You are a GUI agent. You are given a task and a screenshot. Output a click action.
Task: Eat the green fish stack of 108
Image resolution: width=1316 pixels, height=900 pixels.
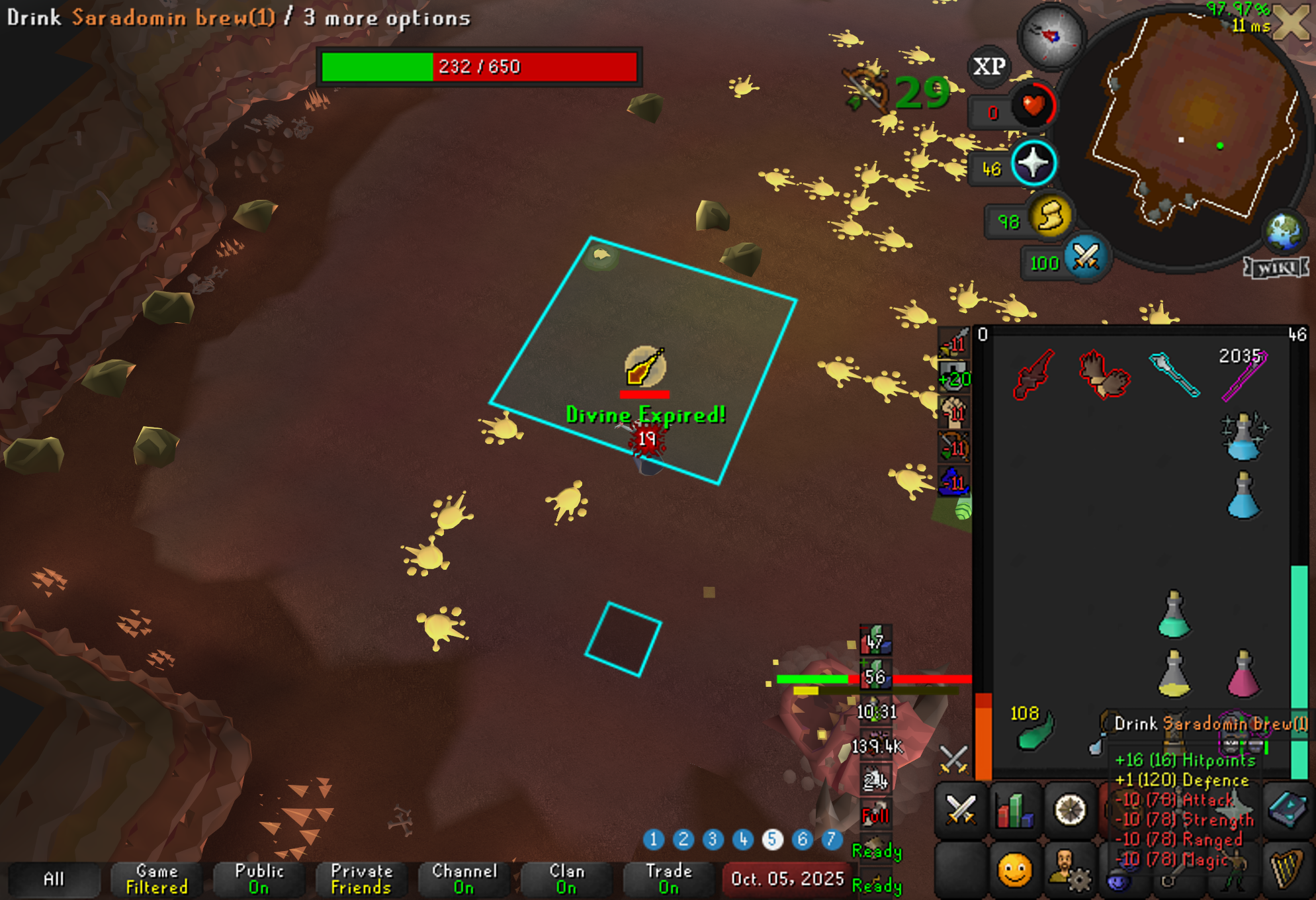[x=1035, y=731]
